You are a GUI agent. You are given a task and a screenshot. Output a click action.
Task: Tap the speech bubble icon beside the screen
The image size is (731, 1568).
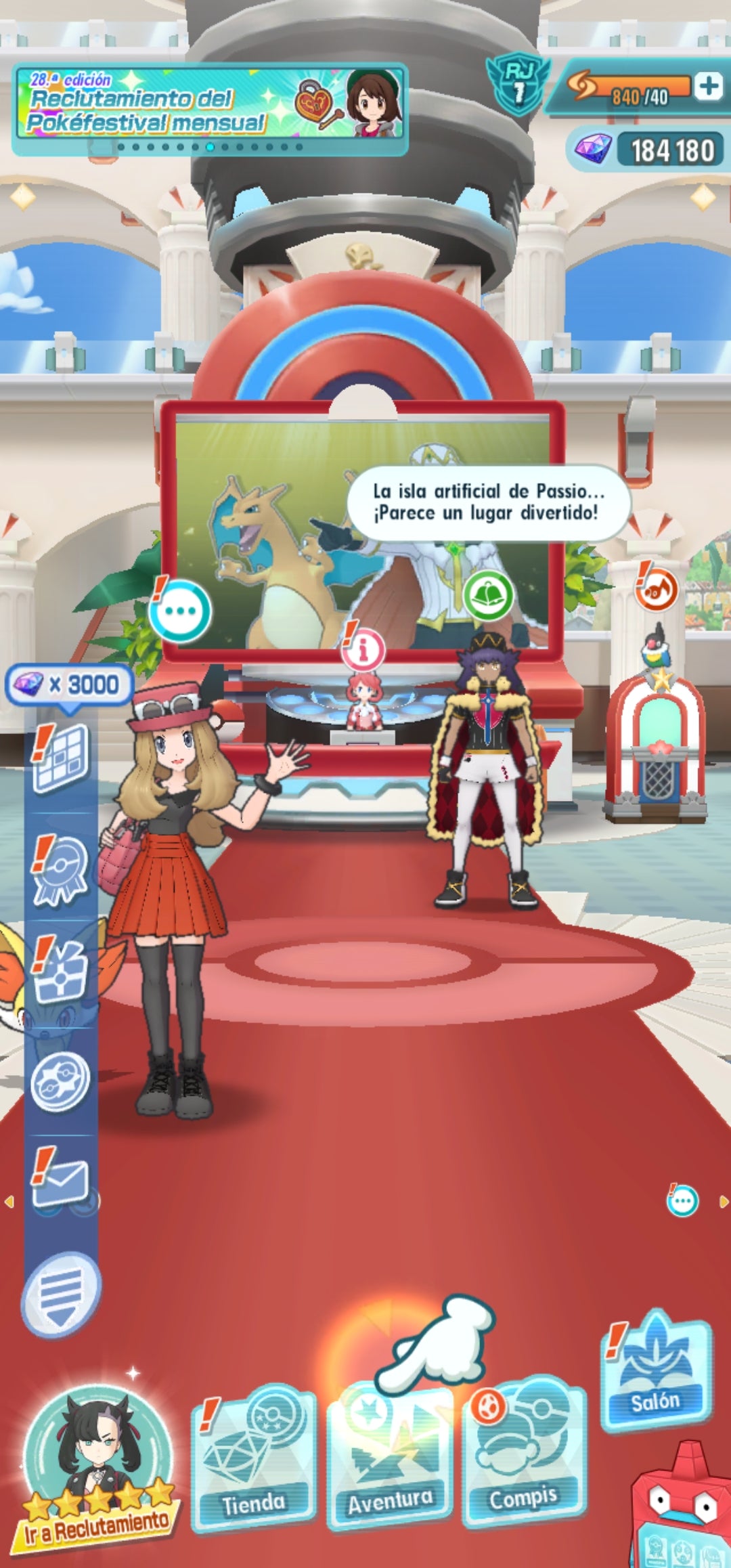(x=180, y=611)
